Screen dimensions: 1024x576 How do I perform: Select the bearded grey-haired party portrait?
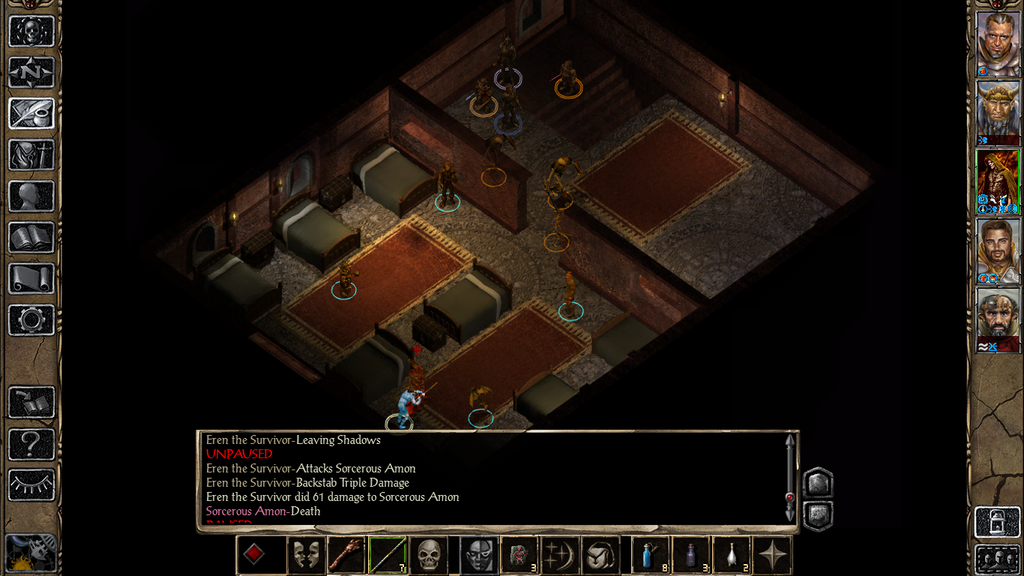[x=997, y=319]
